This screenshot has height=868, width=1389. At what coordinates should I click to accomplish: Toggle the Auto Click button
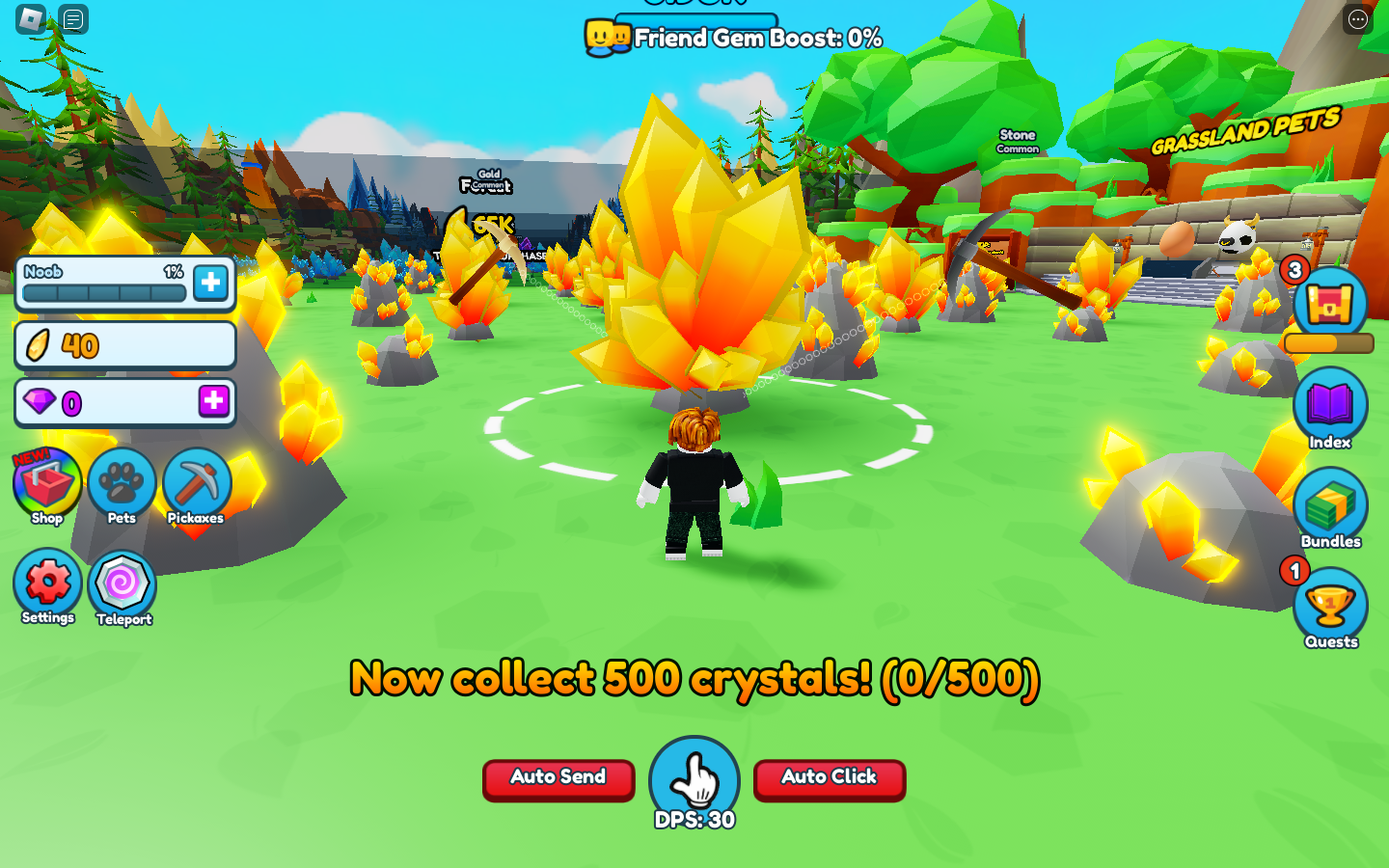click(830, 778)
